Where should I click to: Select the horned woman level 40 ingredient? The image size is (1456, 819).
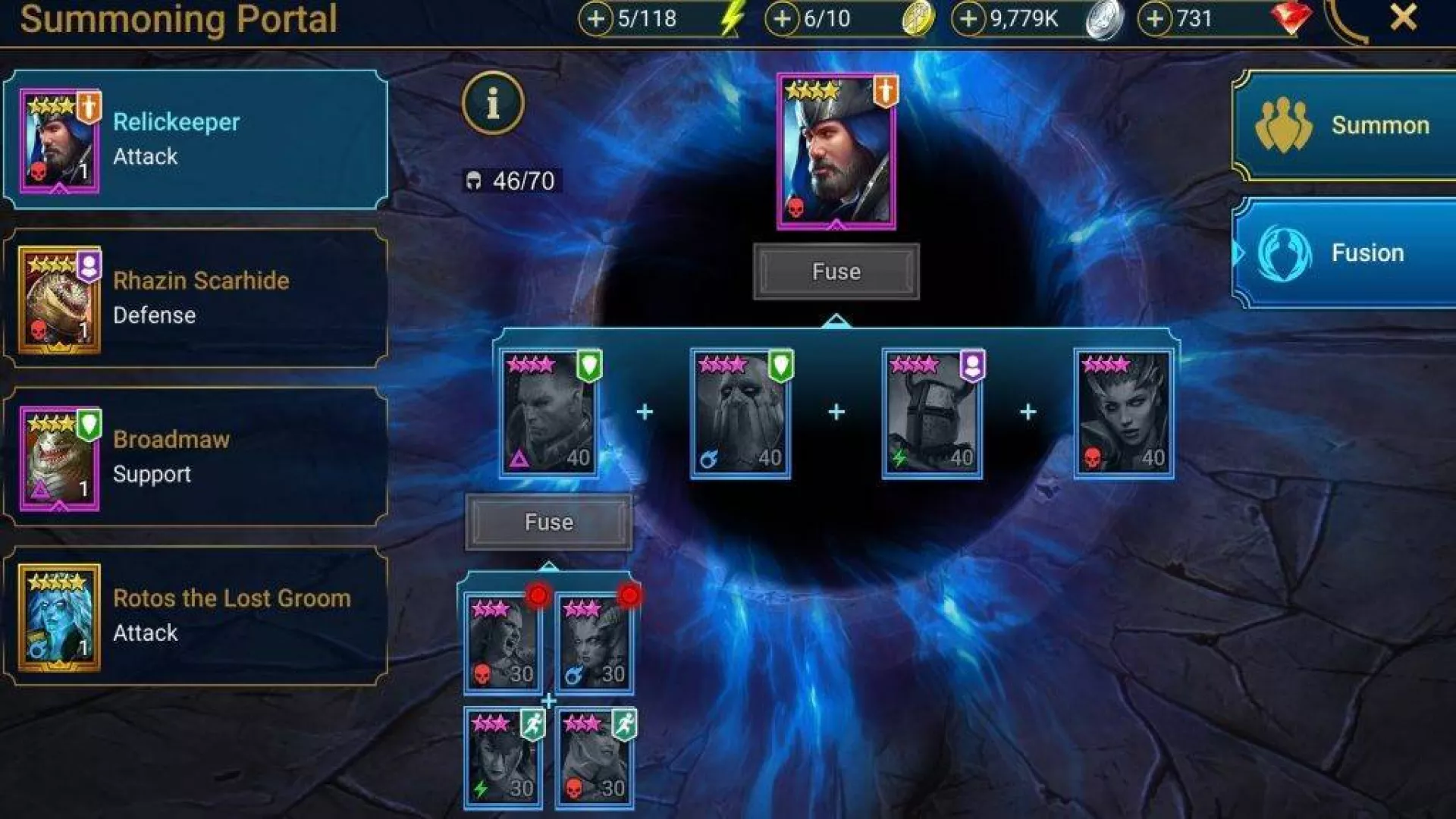(x=1124, y=413)
